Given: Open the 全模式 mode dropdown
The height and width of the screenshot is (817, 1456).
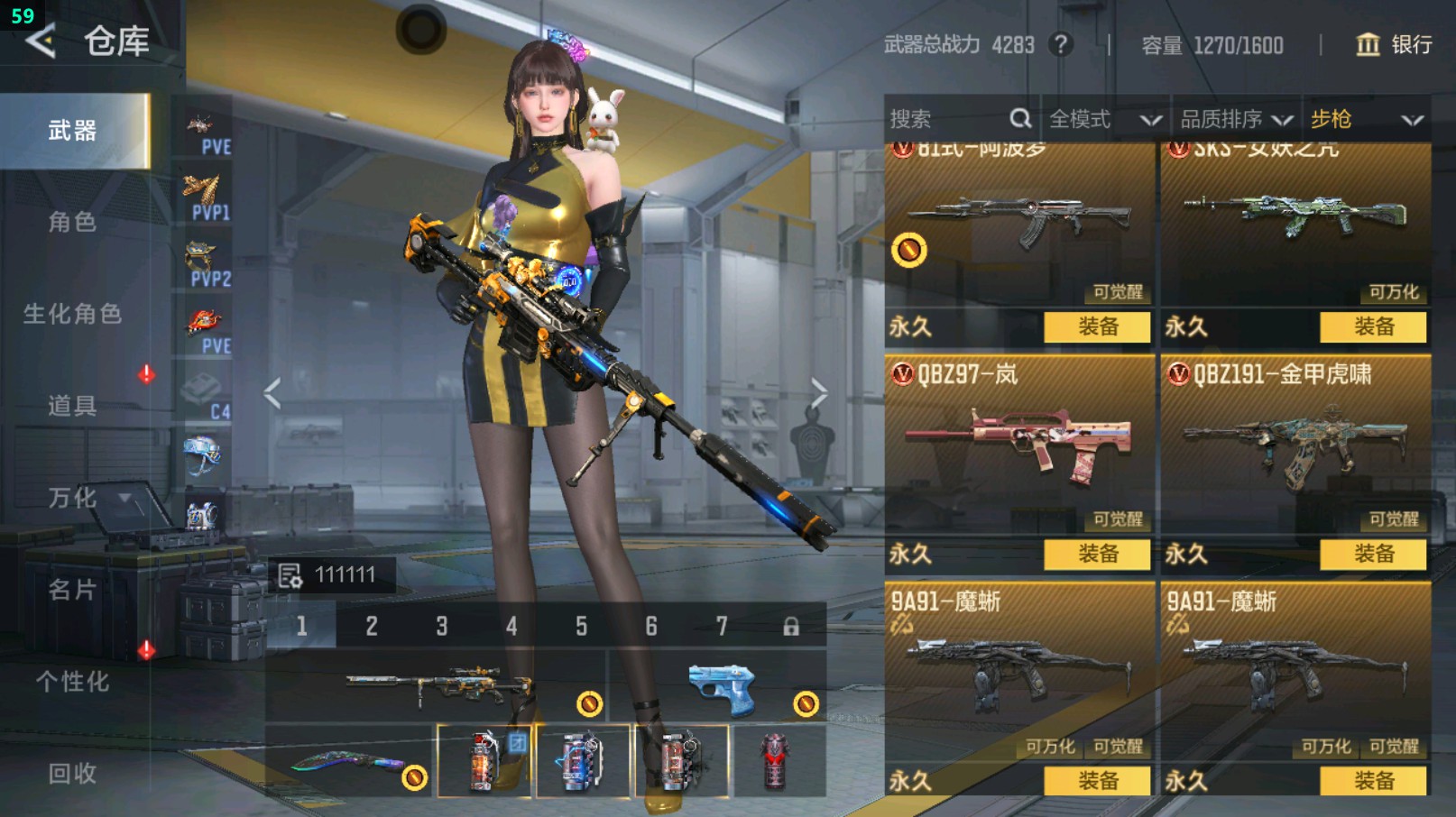Looking at the screenshot, I should pos(1103,119).
